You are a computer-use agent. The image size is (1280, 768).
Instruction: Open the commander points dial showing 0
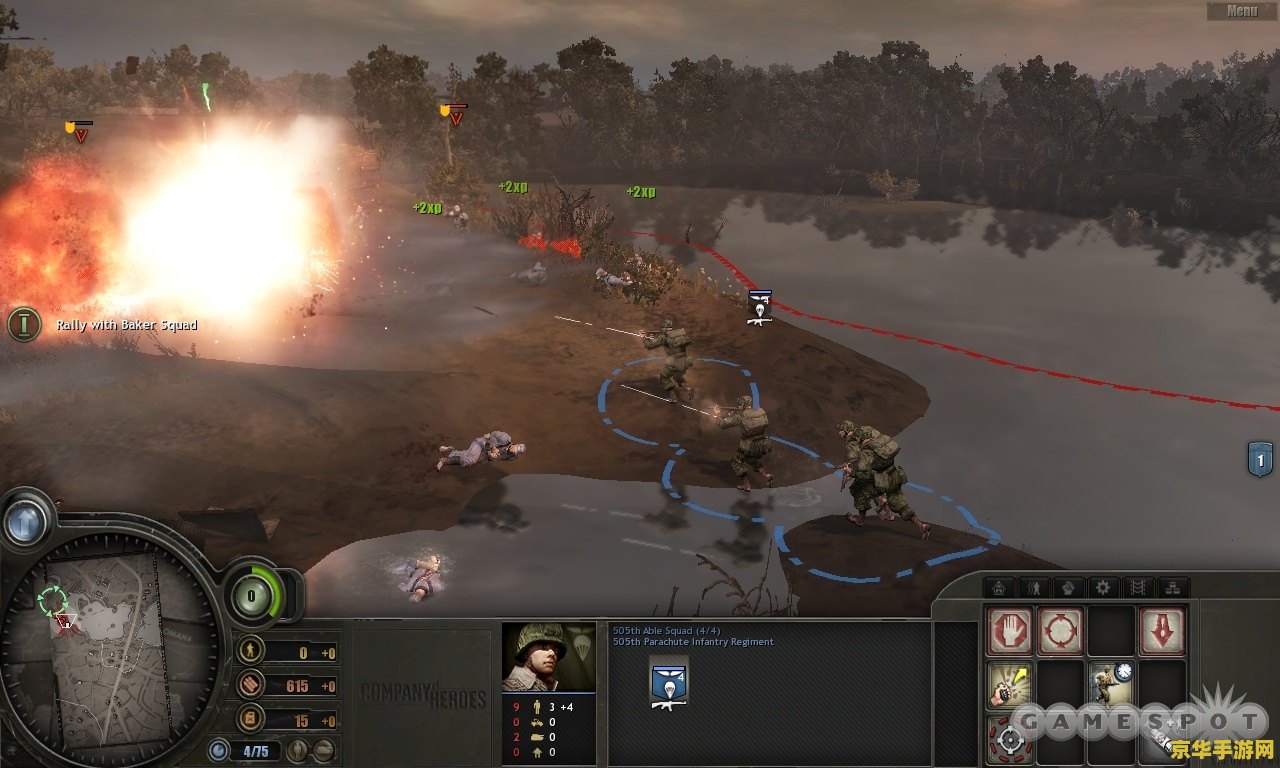[x=249, y=596]
